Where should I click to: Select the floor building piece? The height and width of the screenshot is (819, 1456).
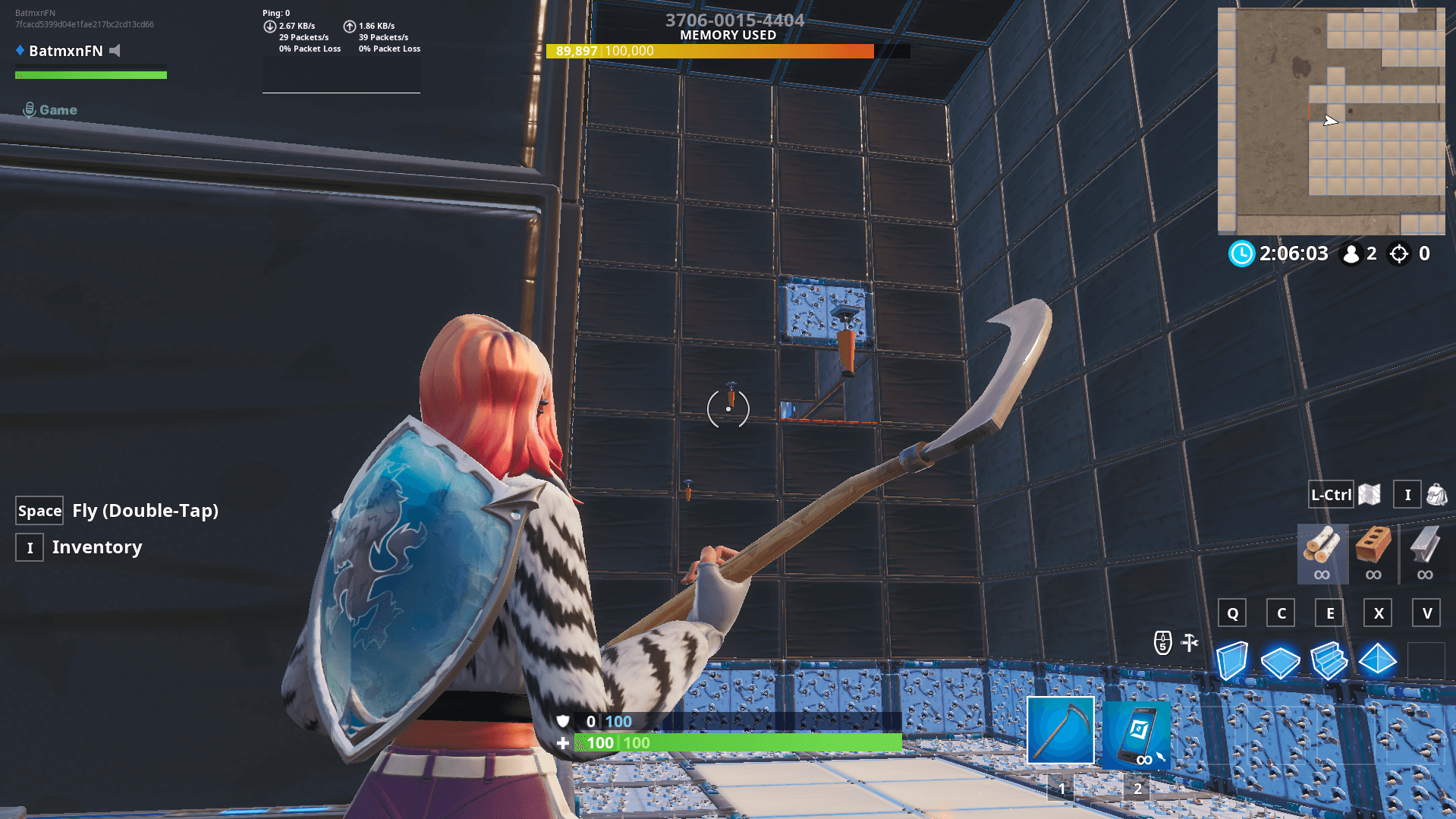click(1281, 660)
